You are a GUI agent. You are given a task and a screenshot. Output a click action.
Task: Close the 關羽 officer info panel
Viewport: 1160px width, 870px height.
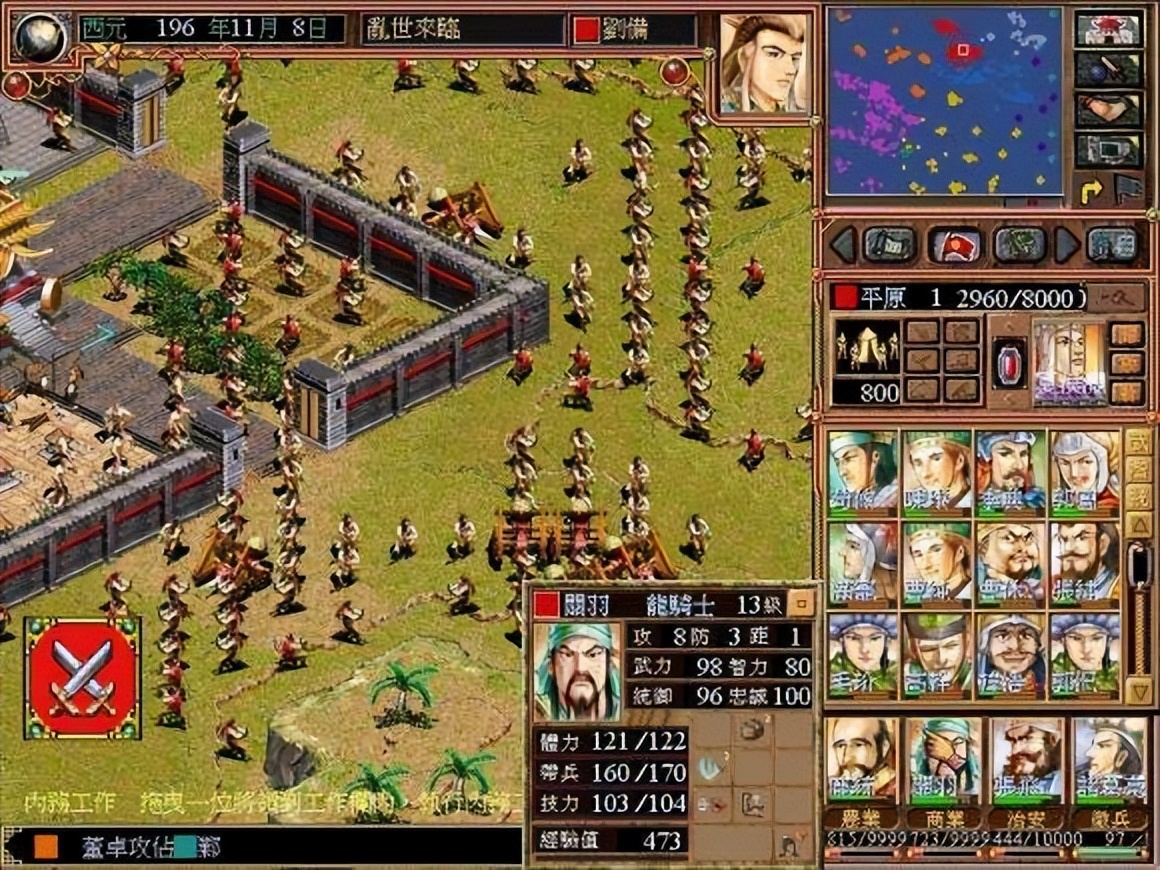point(800,603)
